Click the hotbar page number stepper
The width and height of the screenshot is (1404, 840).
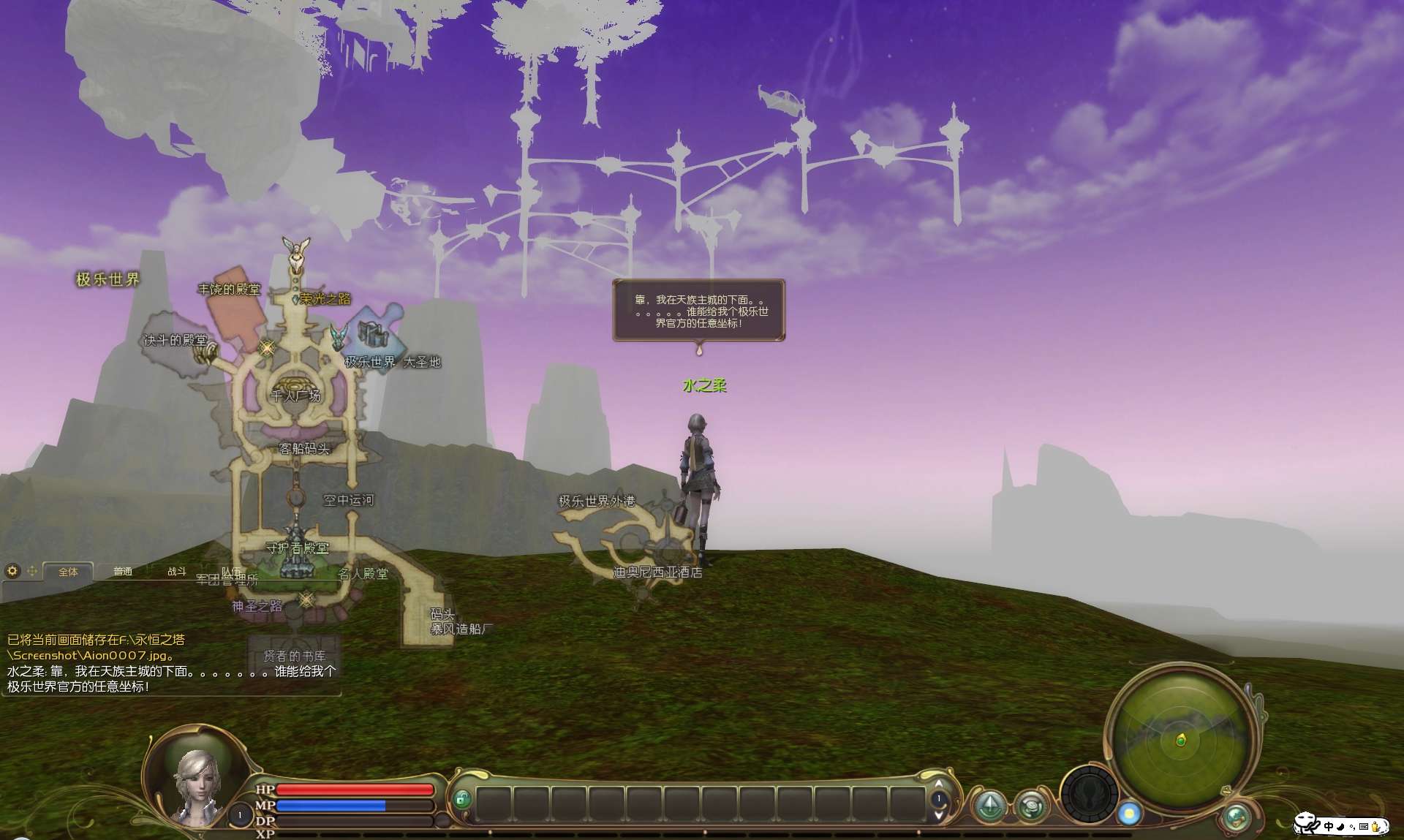pyautogui.click(x=939, y=799)
